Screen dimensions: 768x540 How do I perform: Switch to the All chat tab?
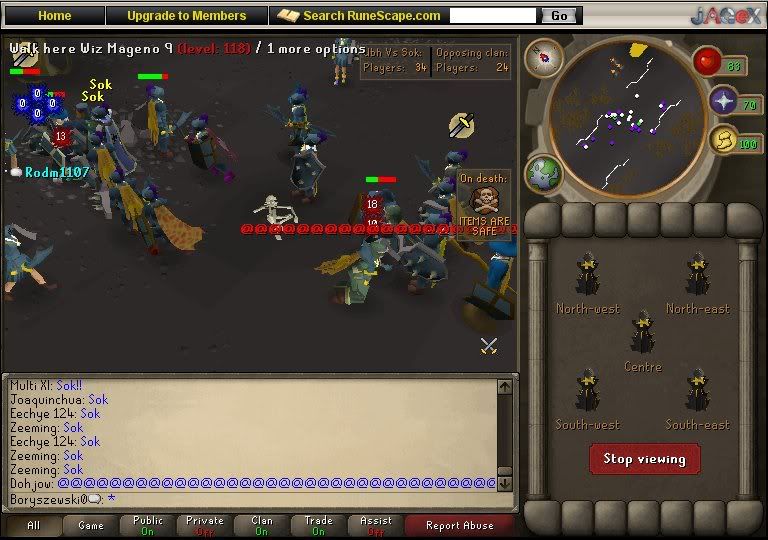[33, 525]
